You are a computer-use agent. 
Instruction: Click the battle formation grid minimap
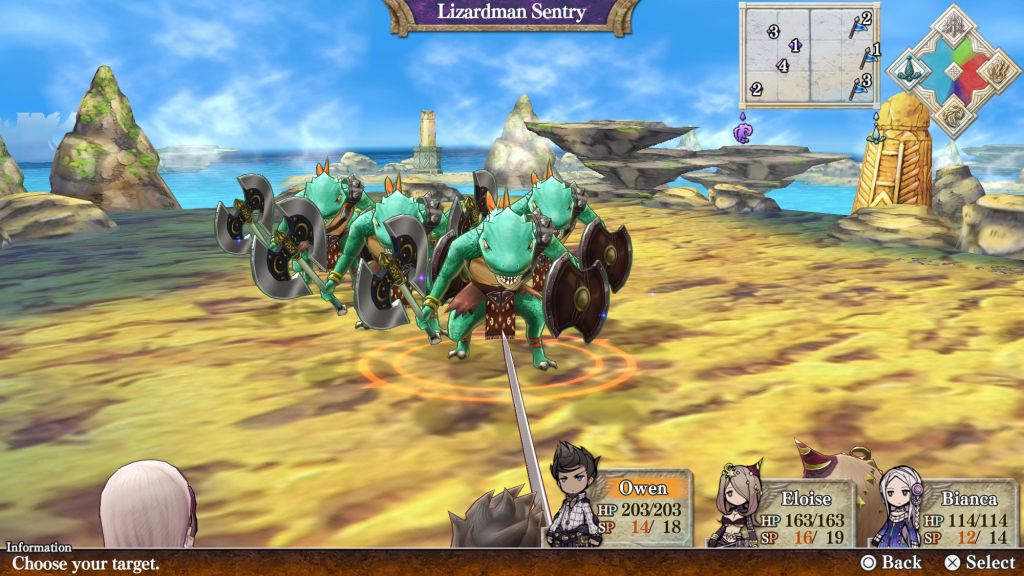808,54
